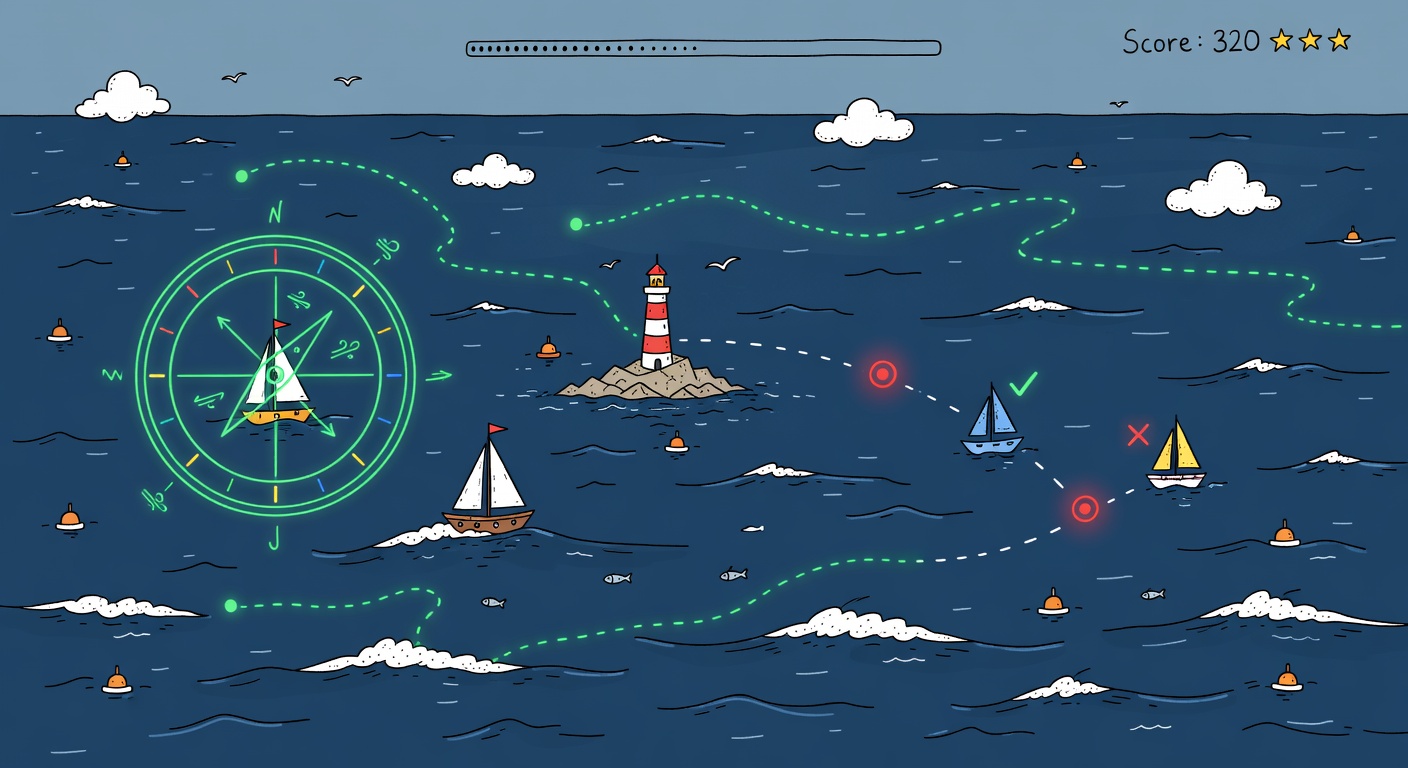Click the dotted progress bar at the top
This screenshot has width=1408, height=768.
click(x=700, y=45)
